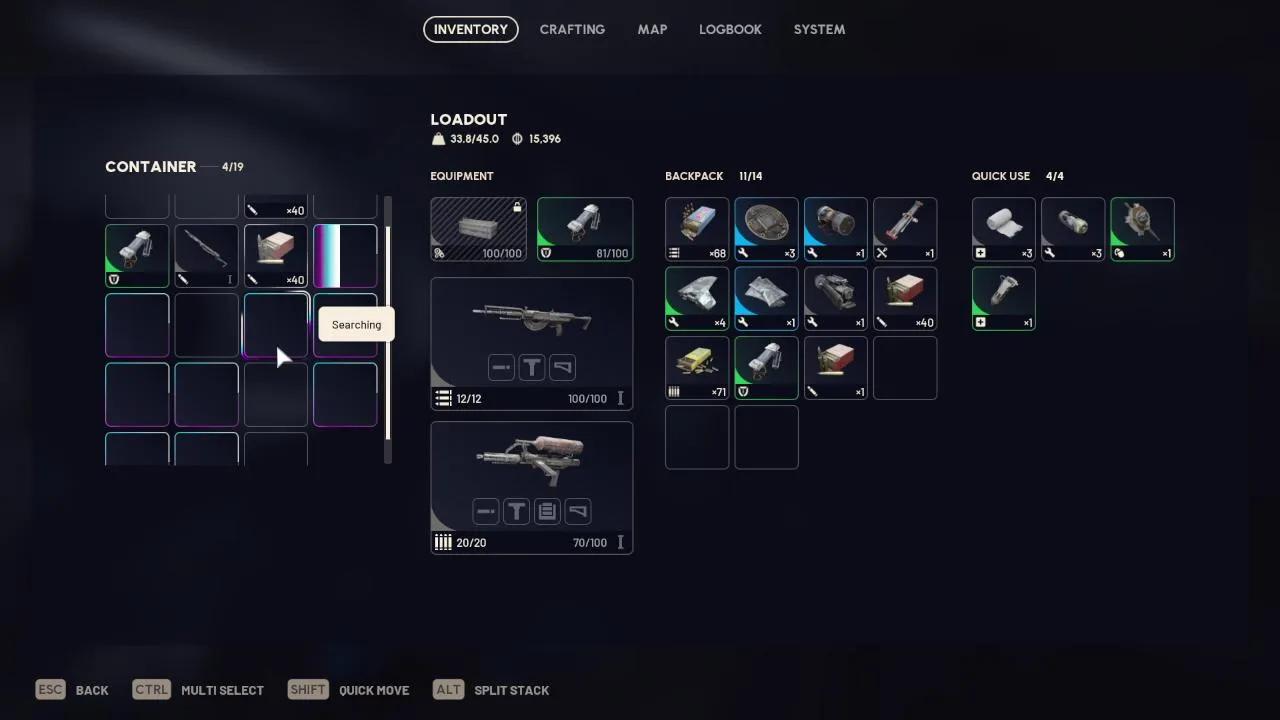The width and height of the screenshot is (1280, 720).
Task: Select the single red-and-white box in backpack
Action: point(835,368)
